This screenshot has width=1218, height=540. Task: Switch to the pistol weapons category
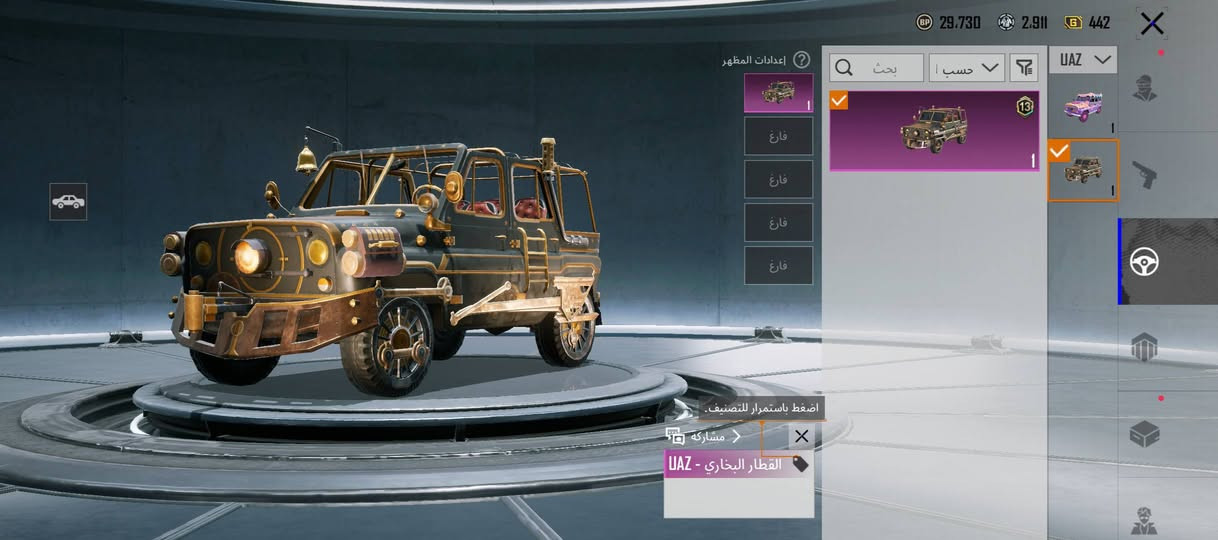(1145, 175)
